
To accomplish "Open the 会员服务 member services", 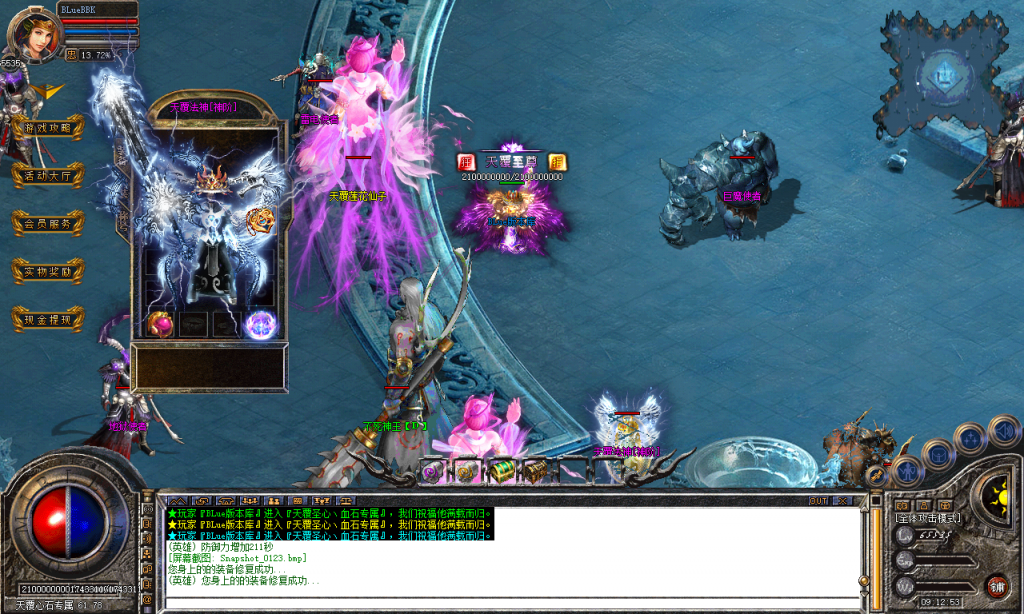I will pyautogui.click(x=47, y=224).
